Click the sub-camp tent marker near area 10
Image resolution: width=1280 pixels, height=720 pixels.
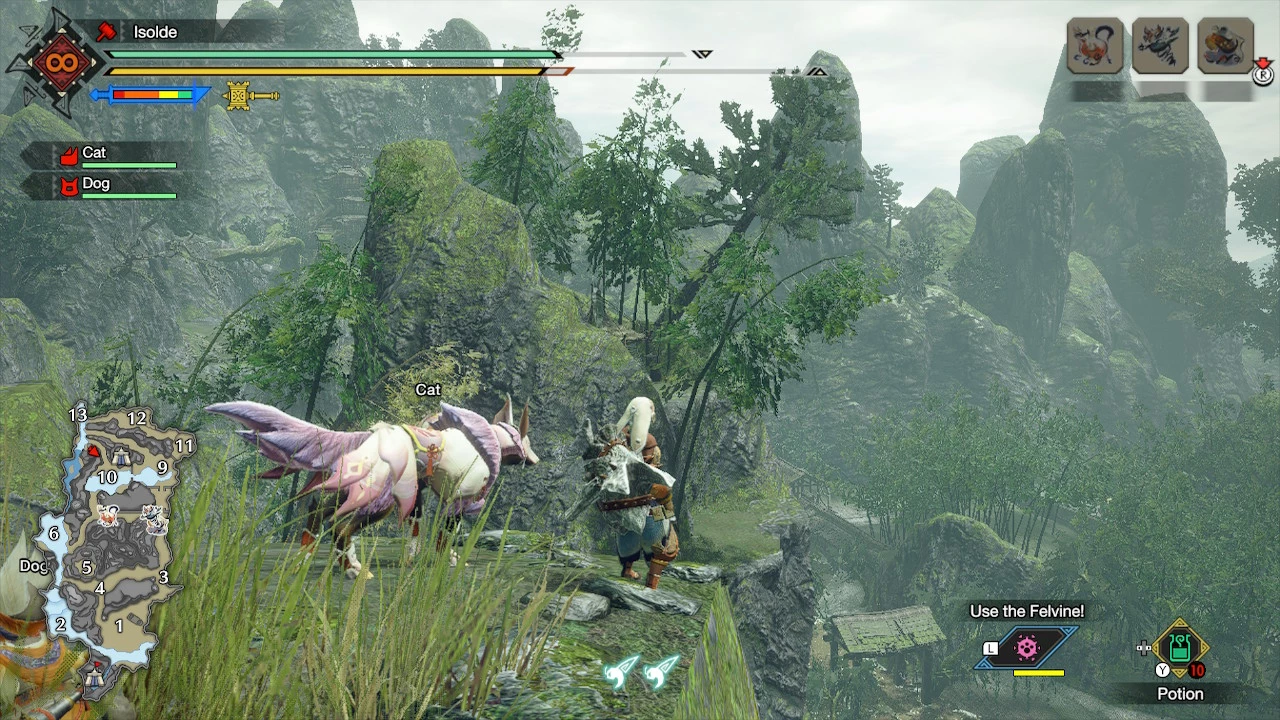click(120, 457)
